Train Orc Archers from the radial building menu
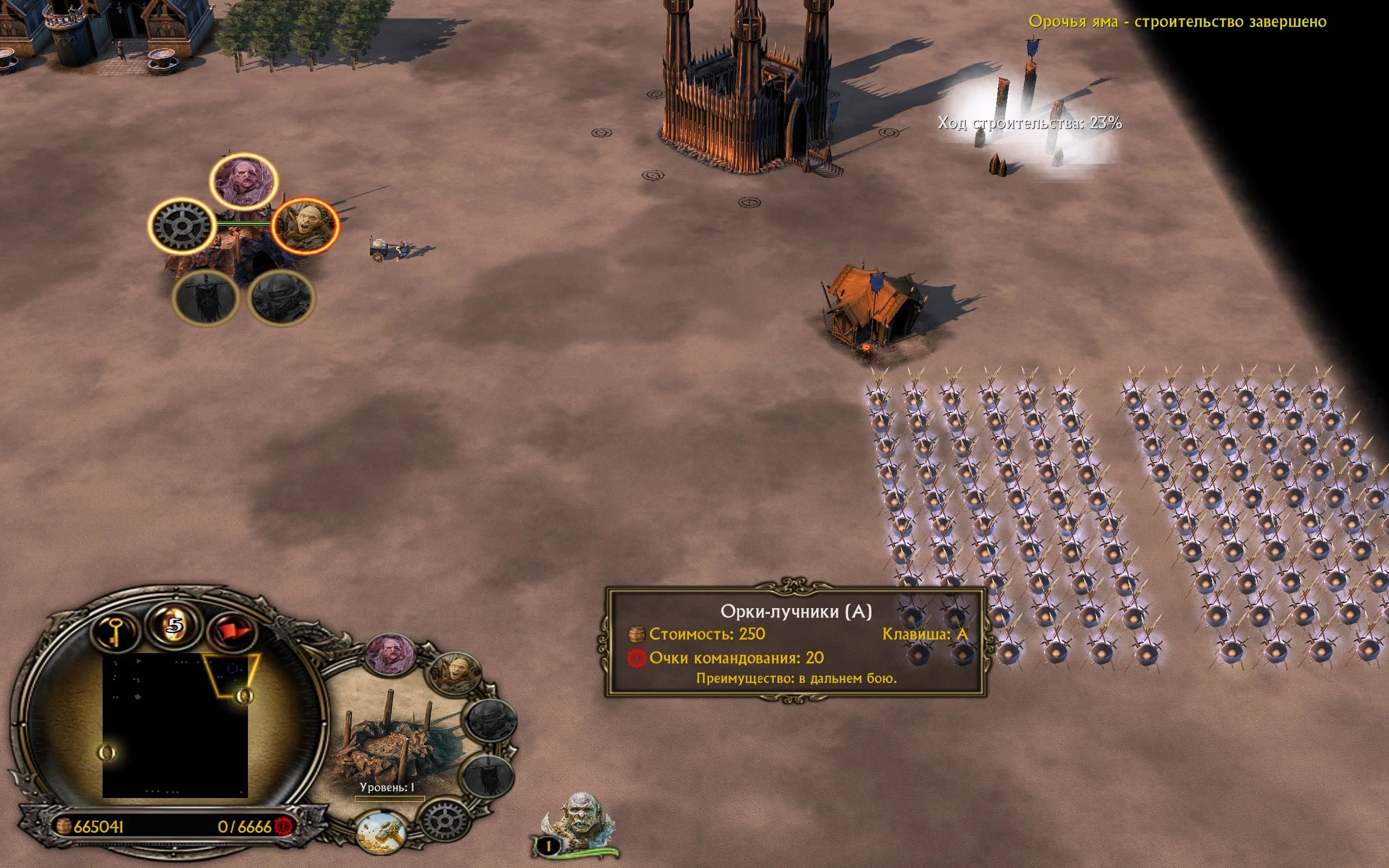Viewport: 1389px width, 868px height. click(305, 226)
